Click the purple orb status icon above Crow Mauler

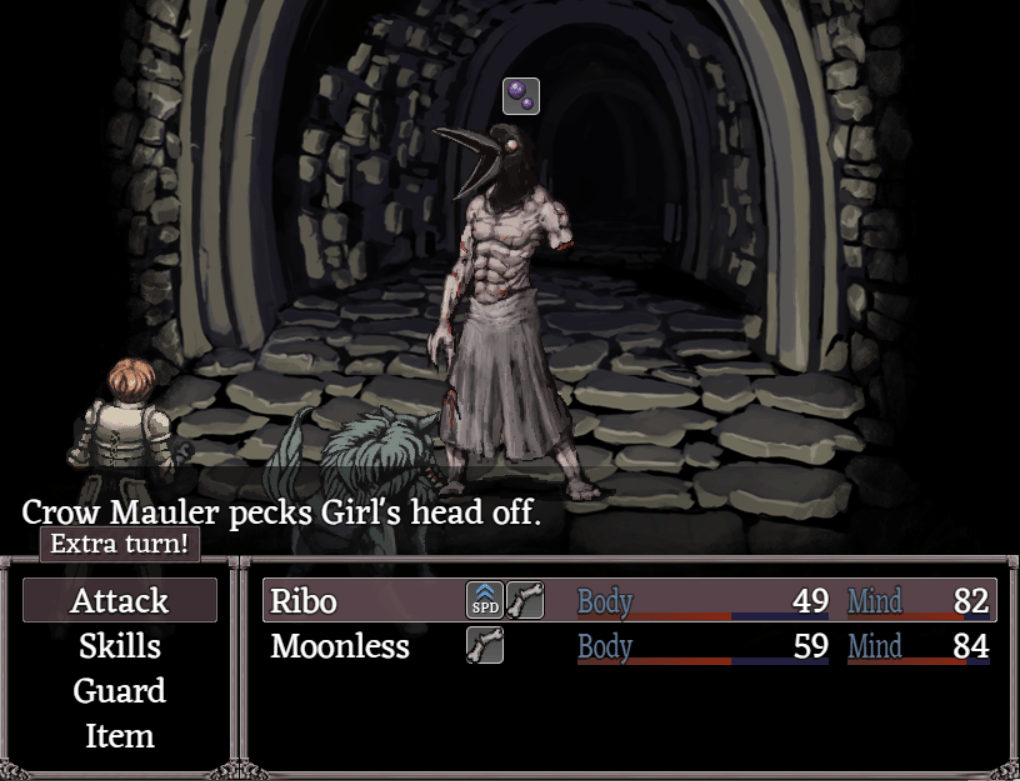coord(521,96)
